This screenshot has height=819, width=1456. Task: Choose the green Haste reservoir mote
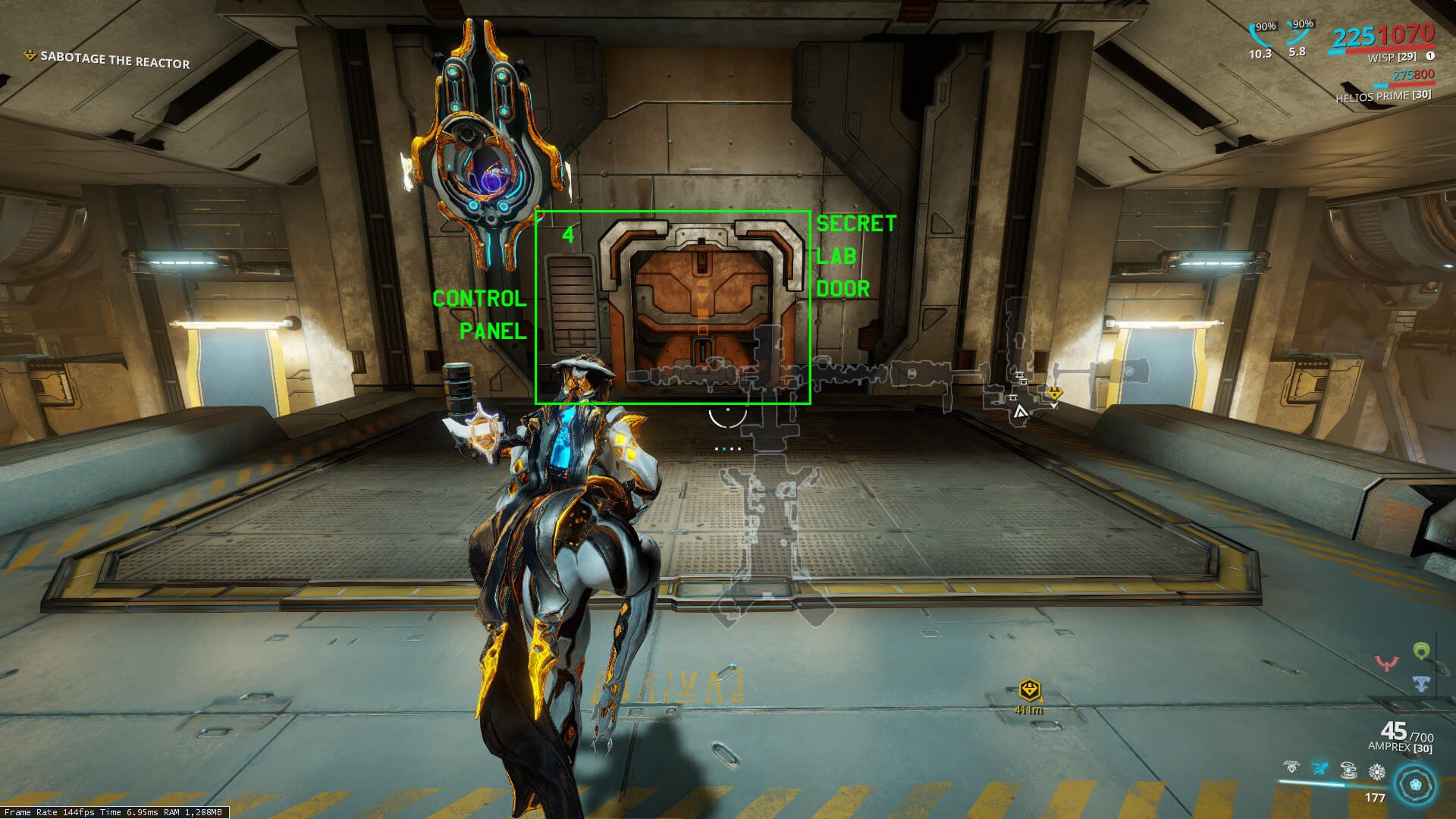coord(1421,651)
